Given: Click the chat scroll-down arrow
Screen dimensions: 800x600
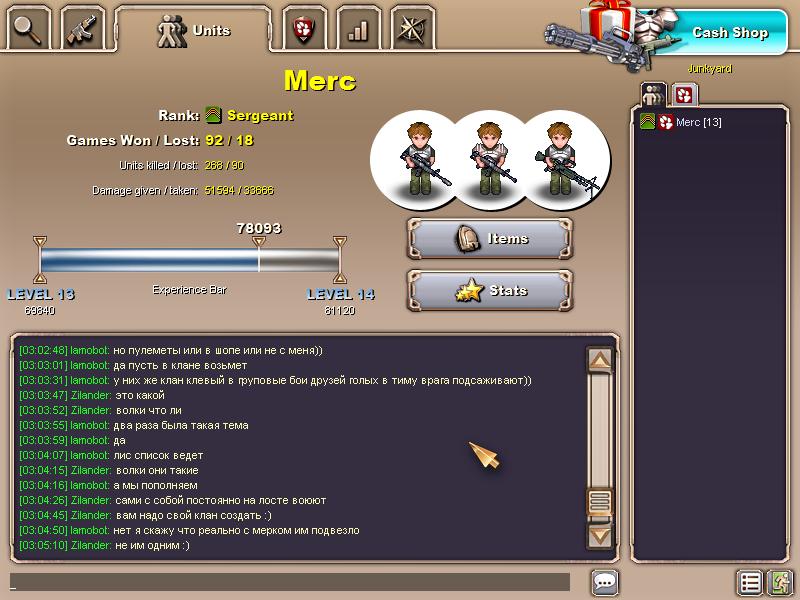Looking at the screenshot, I should pyautogui.click(x=599, y=535).
